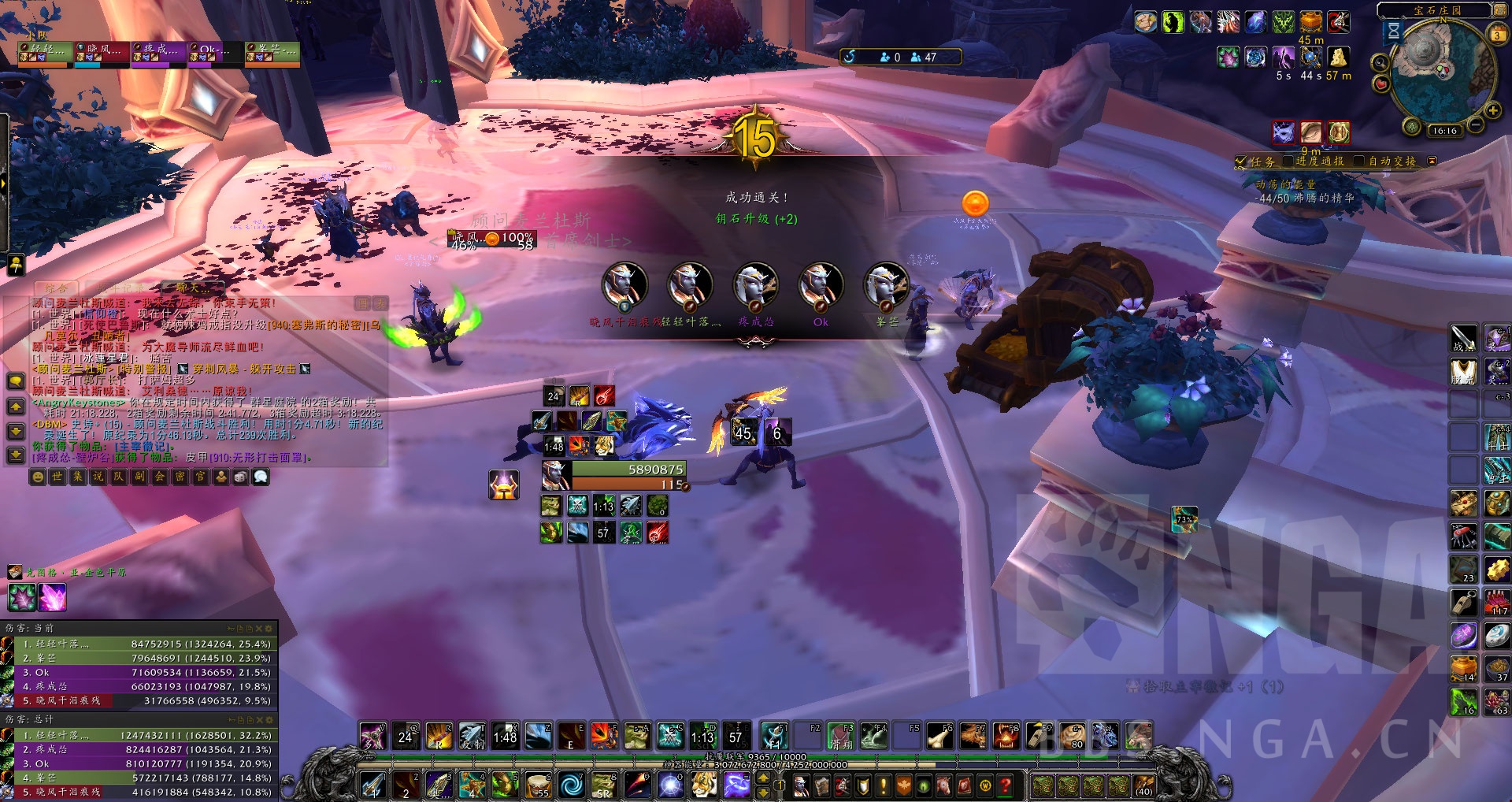Click the chat bubble icon at the chat bar end
Image resolution: width=1512 pixels, height=802 pixels.
point(261,476)
